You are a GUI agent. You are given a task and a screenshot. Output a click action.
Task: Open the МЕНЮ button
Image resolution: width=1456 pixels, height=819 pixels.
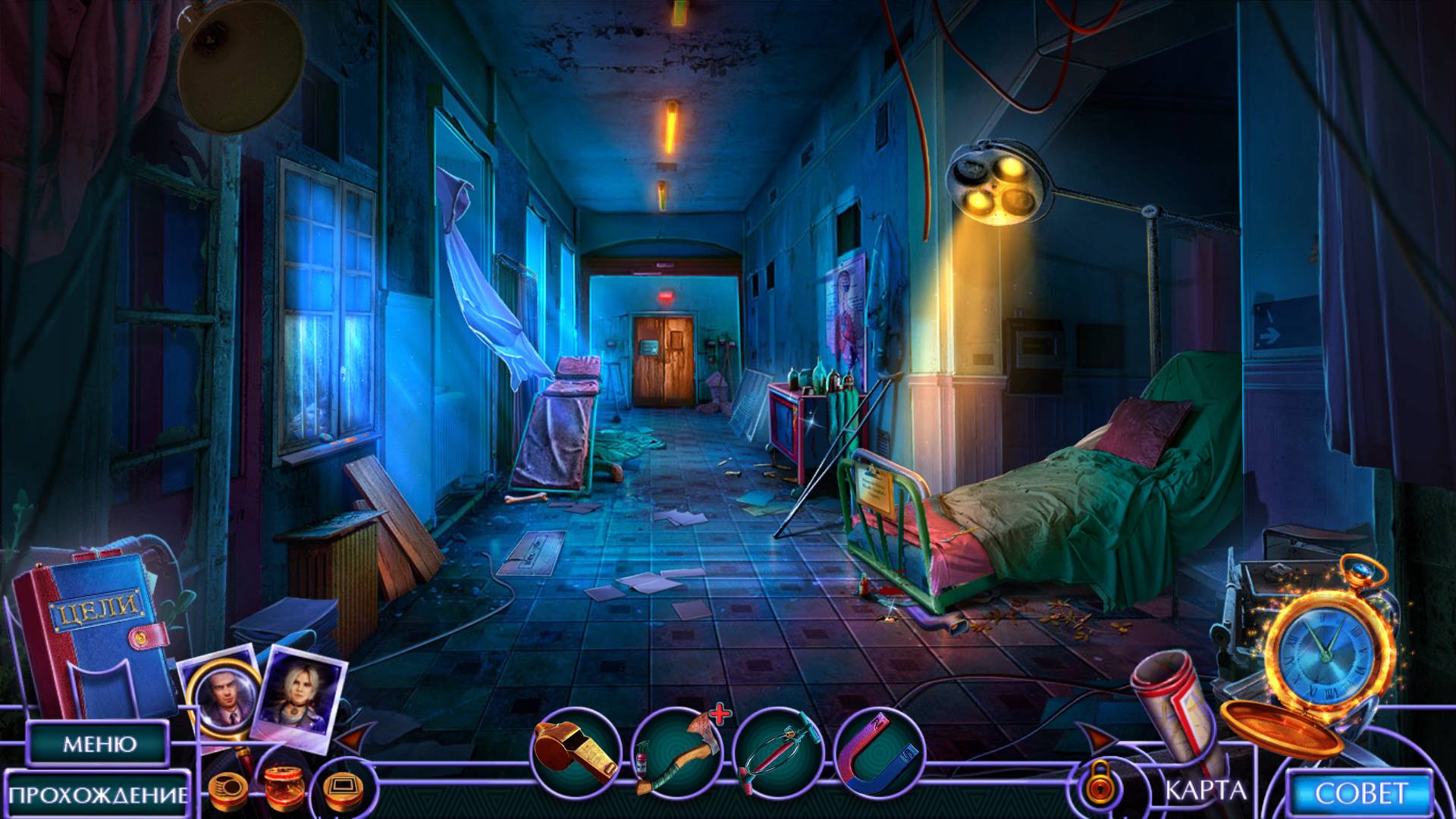pyautogui.click(x=98, y=743)
